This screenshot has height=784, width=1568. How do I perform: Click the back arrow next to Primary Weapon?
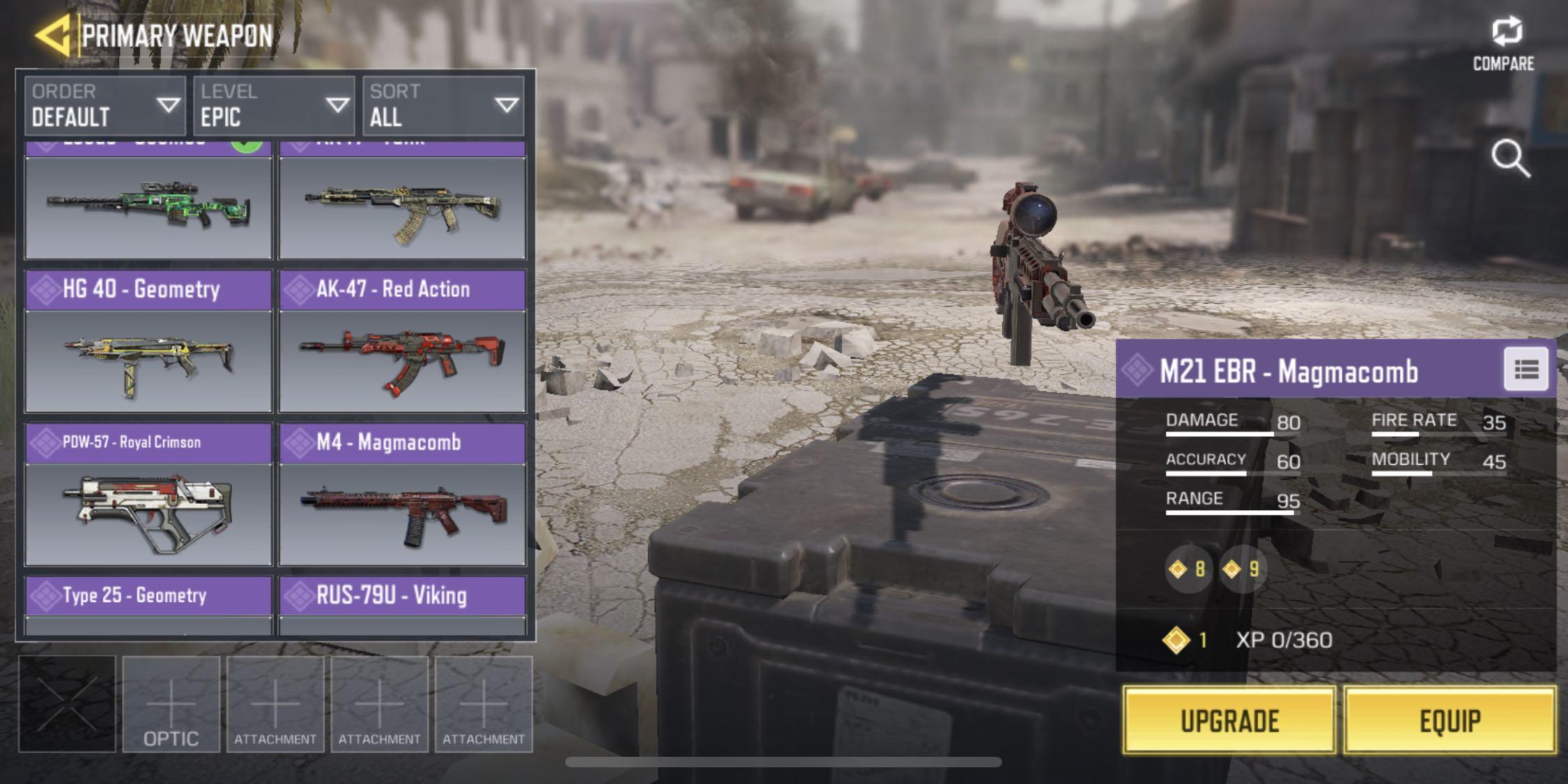54,33
